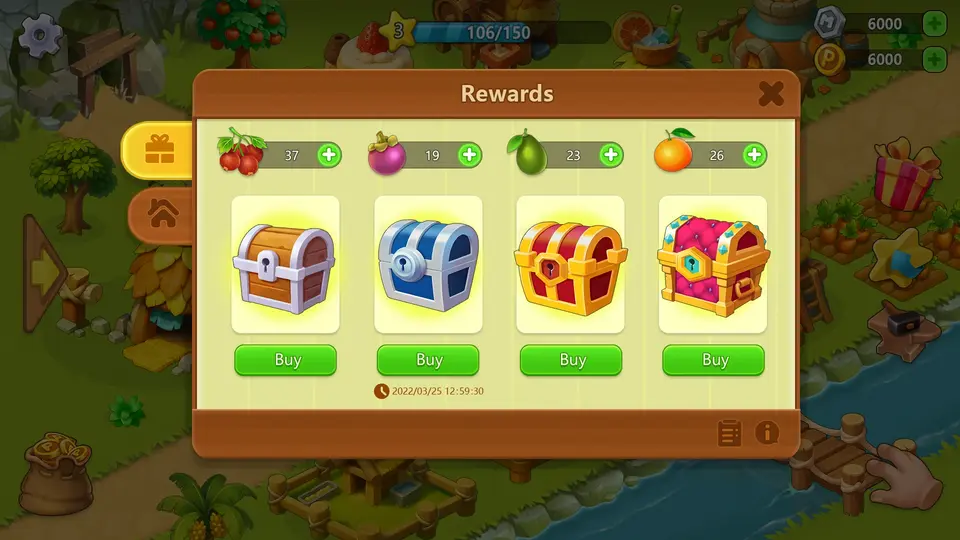Select the pink jeweled chest thumbnail
The image size is (960, 540).
(x=713, y=264)
